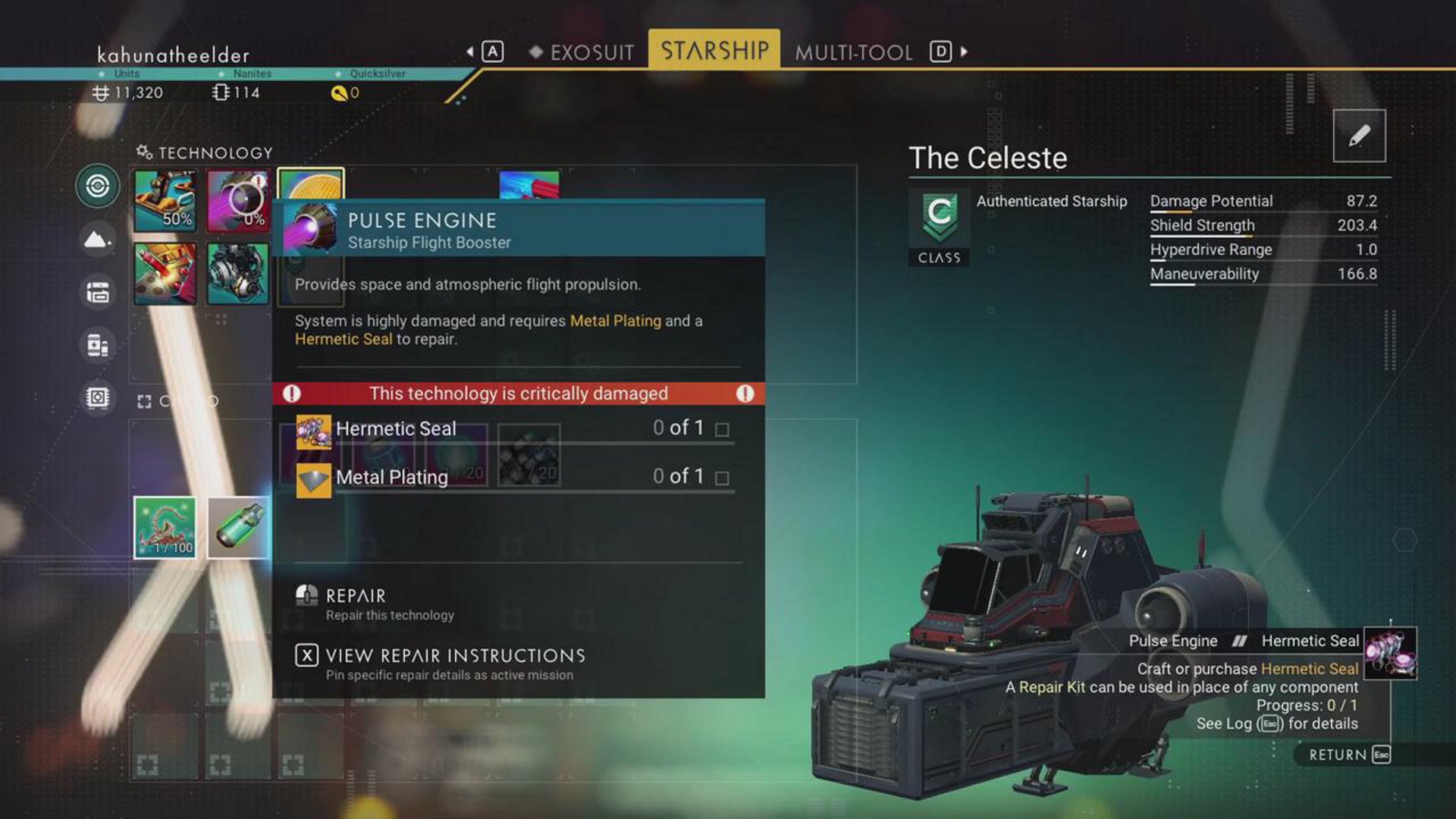This screenshot has height=819, width=1456.
Task: Click the Metal Plating repair component row
Action: (x=516, y=478)
